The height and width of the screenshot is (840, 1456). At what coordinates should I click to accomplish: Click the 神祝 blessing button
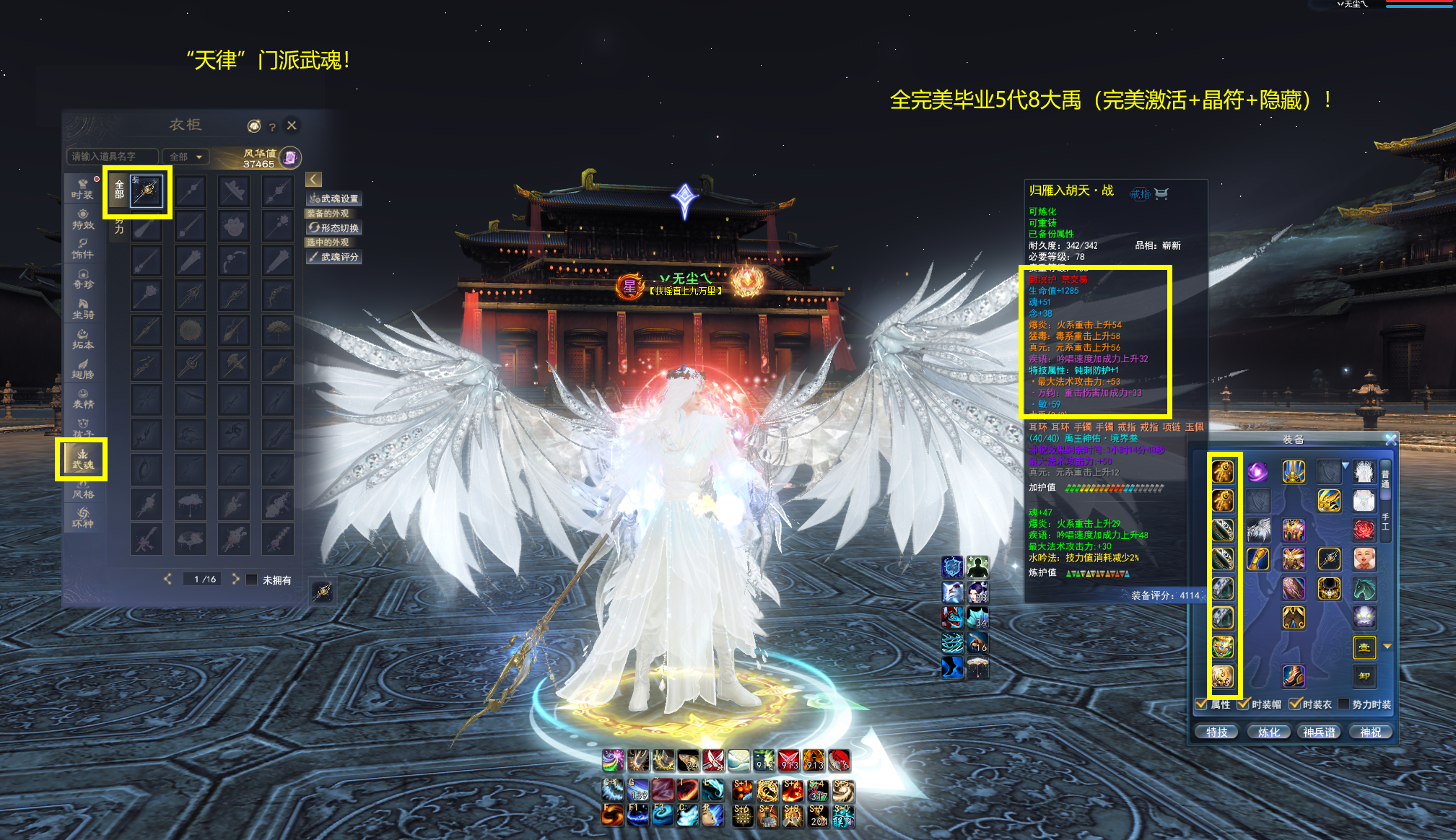[1370, 732]
